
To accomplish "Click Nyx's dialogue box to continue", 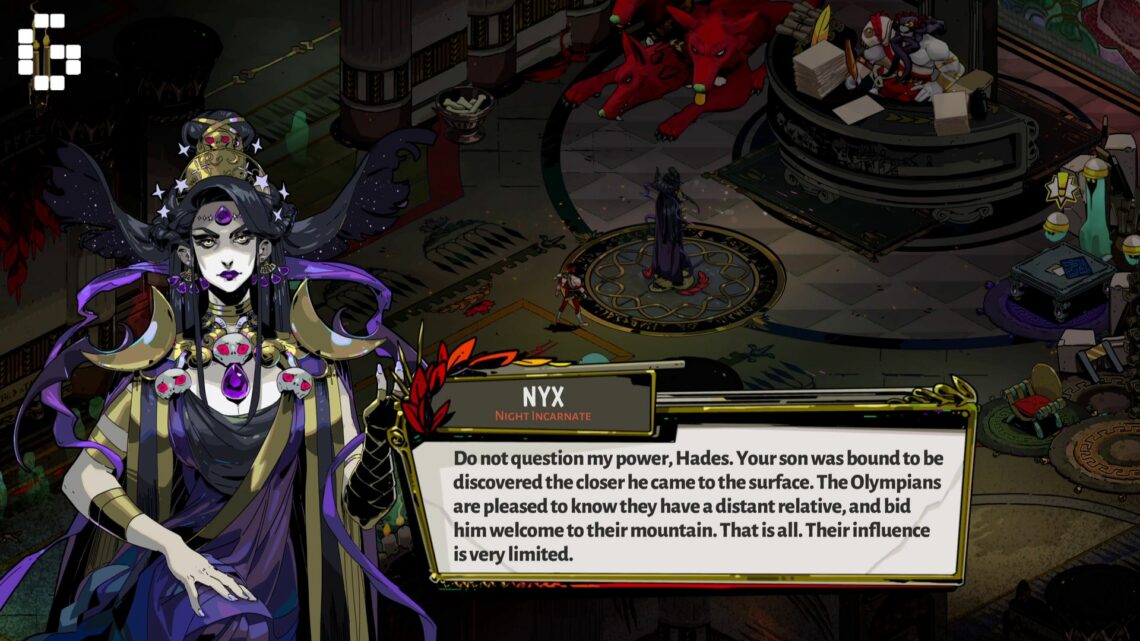I will tap(696, 503).
